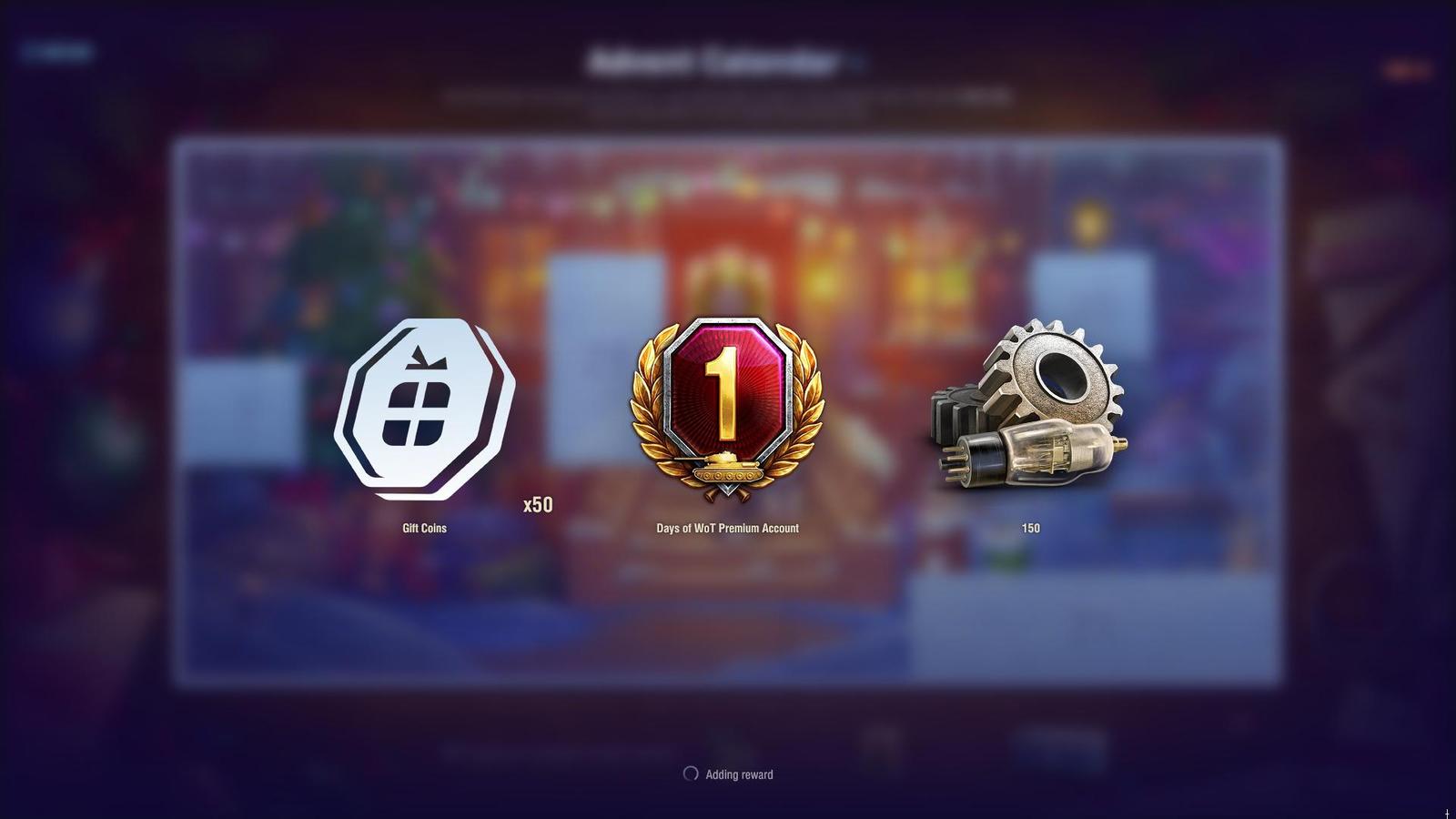Click the Adding reward status text
The height and width of the screenshot is (819, 1456).
click(739, 774)
